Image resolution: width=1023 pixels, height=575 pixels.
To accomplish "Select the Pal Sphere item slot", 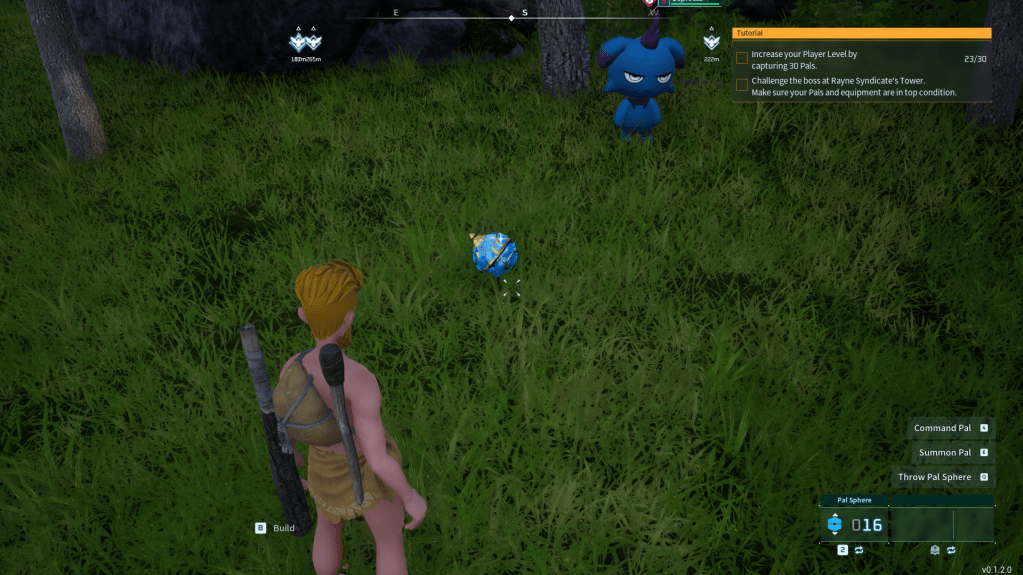I will pos(854,524).
